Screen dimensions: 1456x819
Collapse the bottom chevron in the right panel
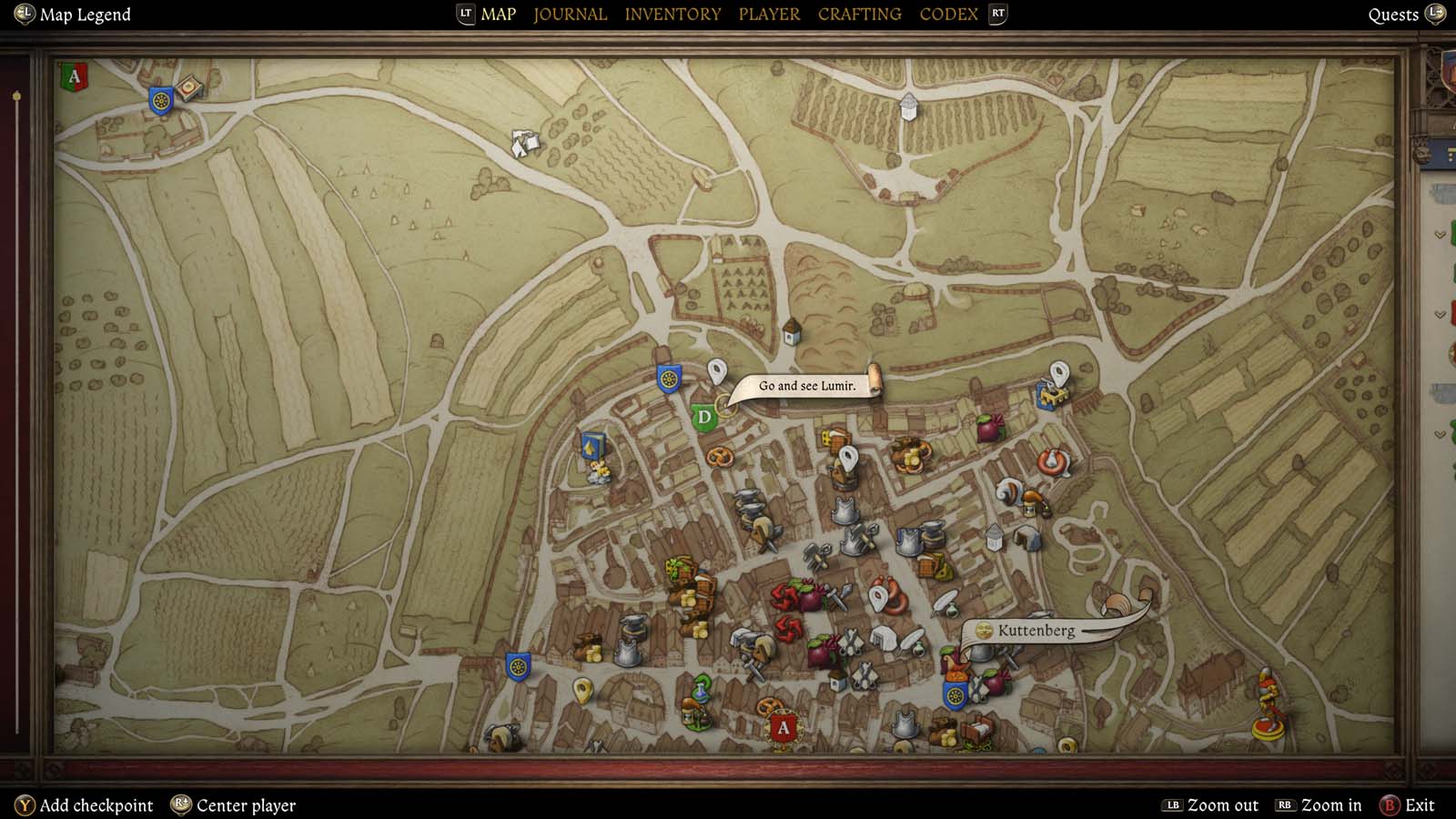(x=1441, y=432)
